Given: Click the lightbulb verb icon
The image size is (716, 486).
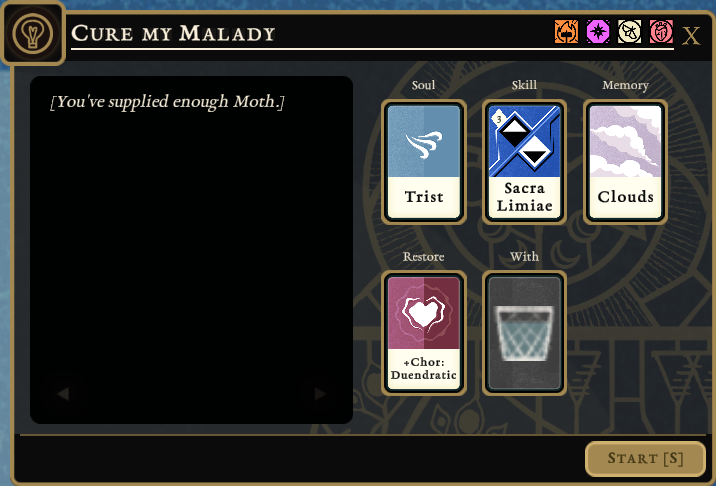Looking at the screenshot, I should (32, 33).
